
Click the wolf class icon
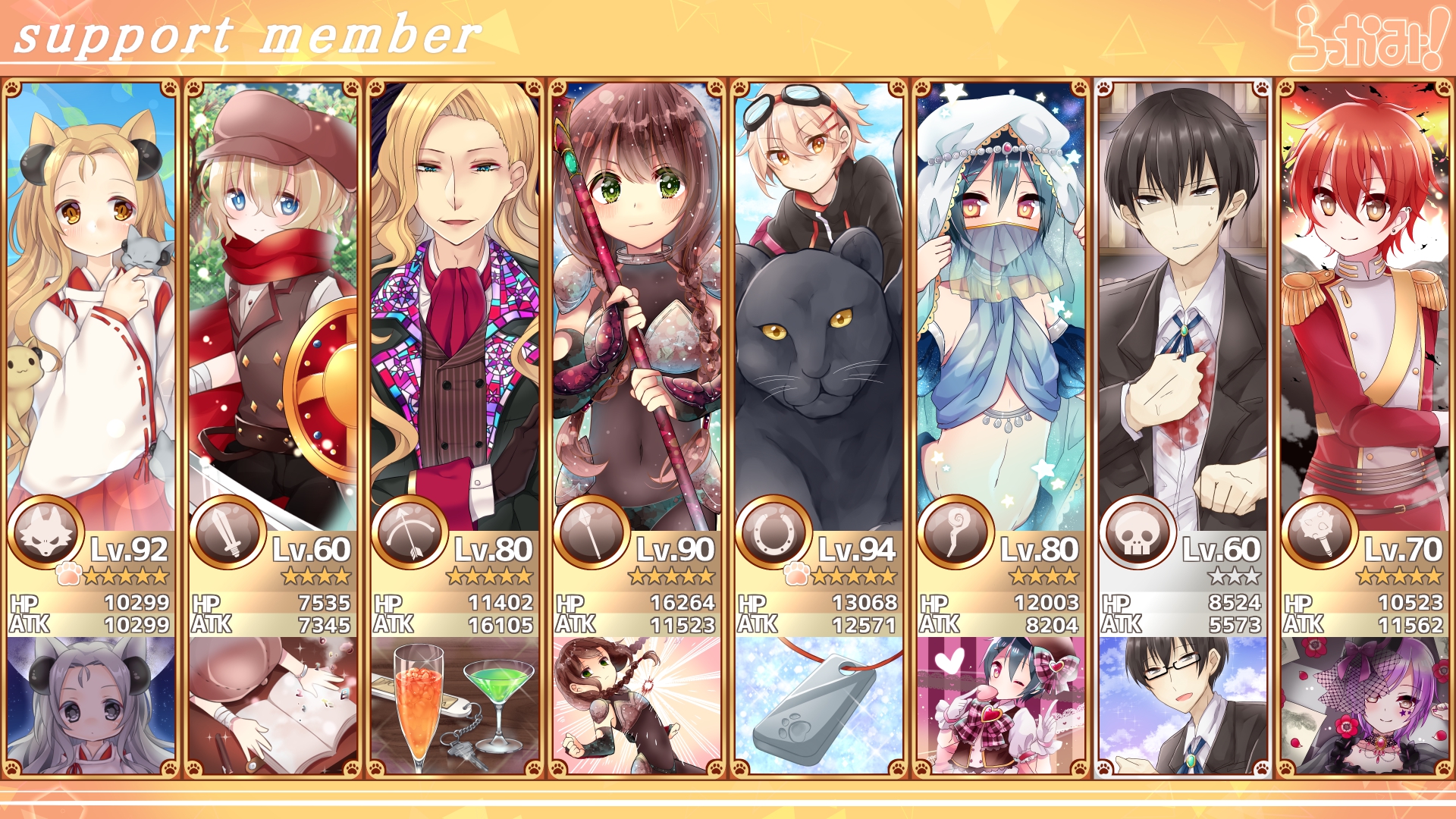pyautogui.click(x=45, y=532)
